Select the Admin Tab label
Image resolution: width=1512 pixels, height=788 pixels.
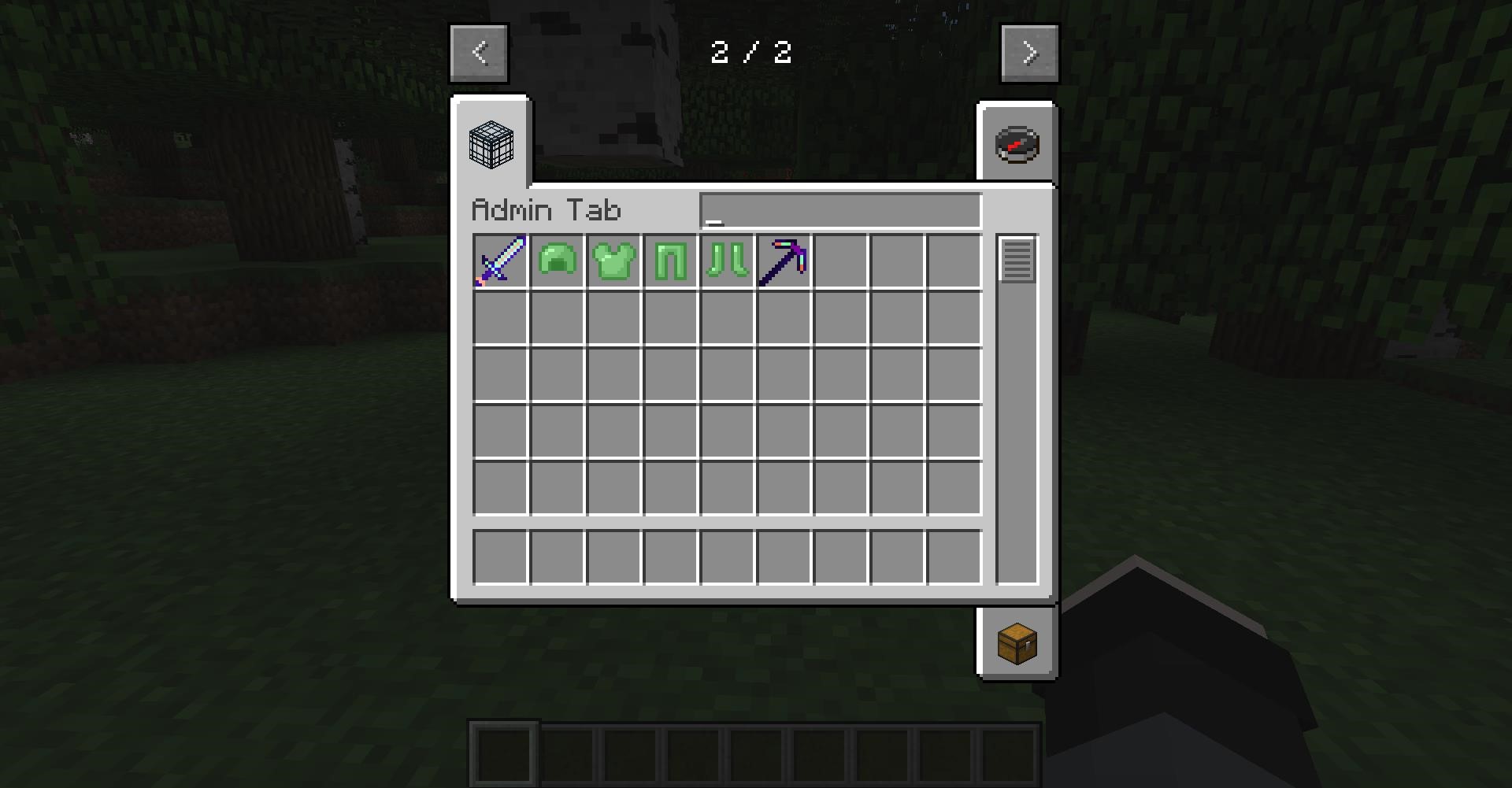coord(546,209)
